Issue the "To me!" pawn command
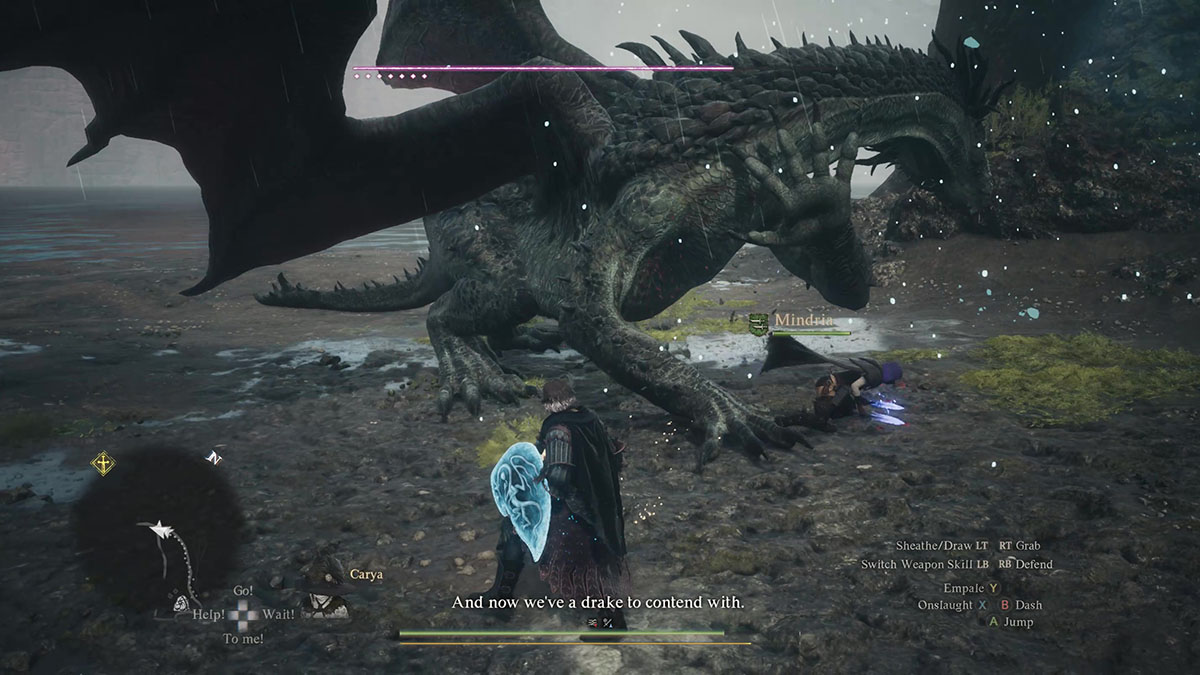This screenshot has height=675, width=1200. [243, 638]
